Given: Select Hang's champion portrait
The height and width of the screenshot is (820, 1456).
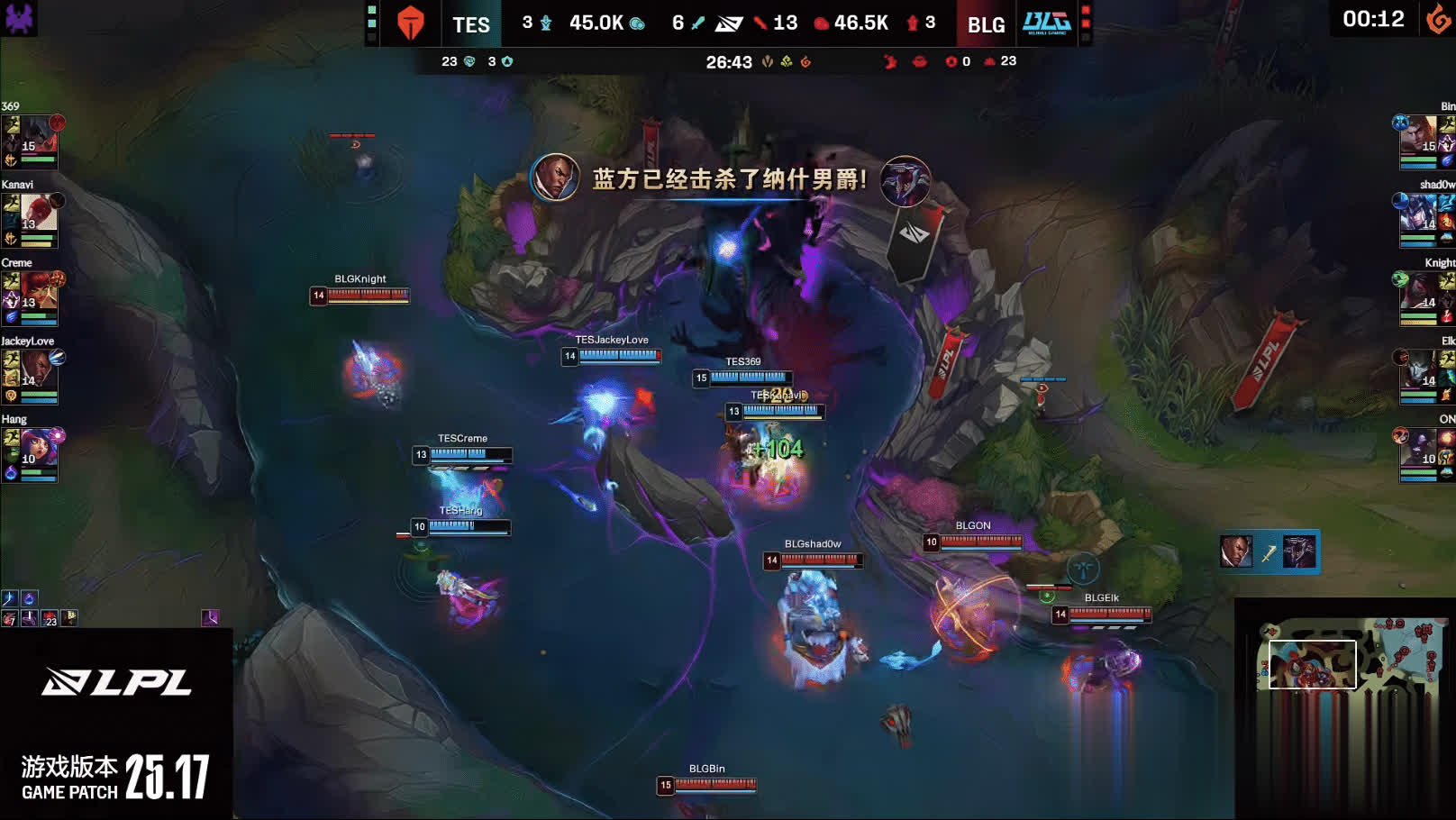Looking at the screenshot, I should click(37, 449).
